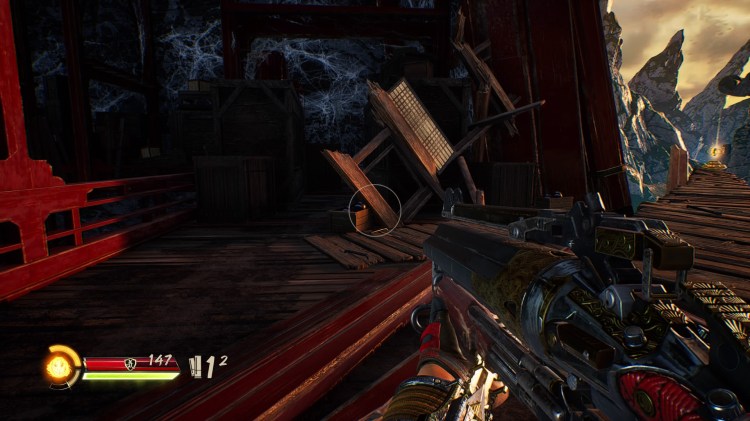Click the glowing orange finisher orb icon

(x=59, y=366)
